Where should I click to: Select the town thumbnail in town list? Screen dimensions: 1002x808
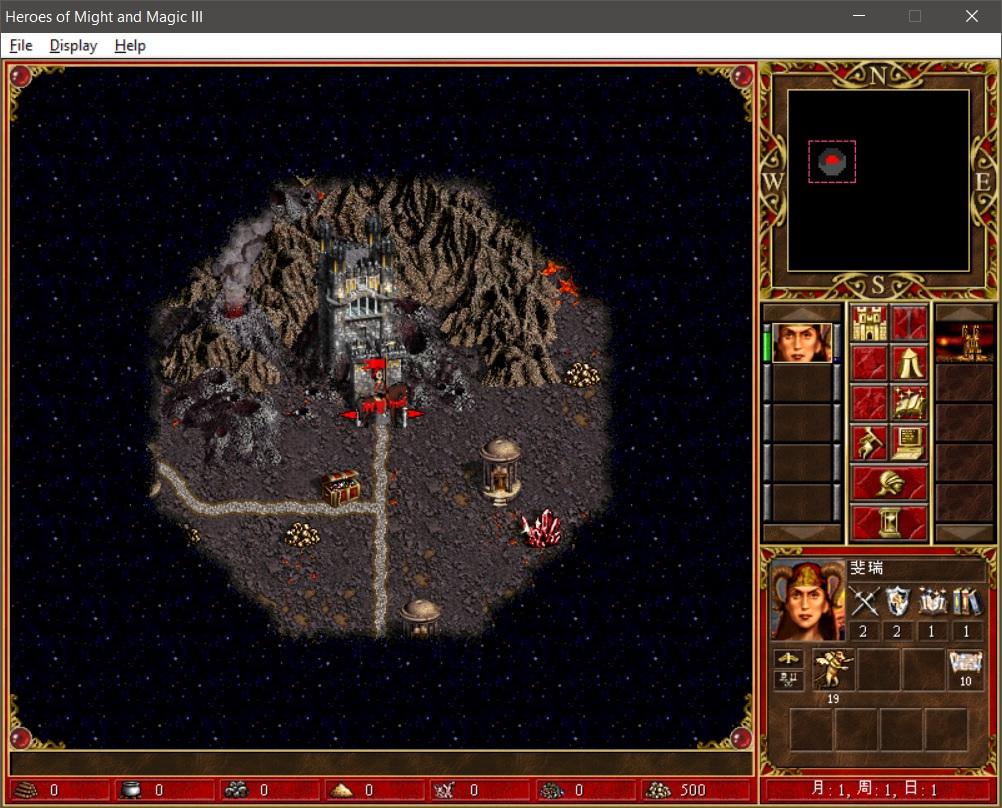coord(963,342)
